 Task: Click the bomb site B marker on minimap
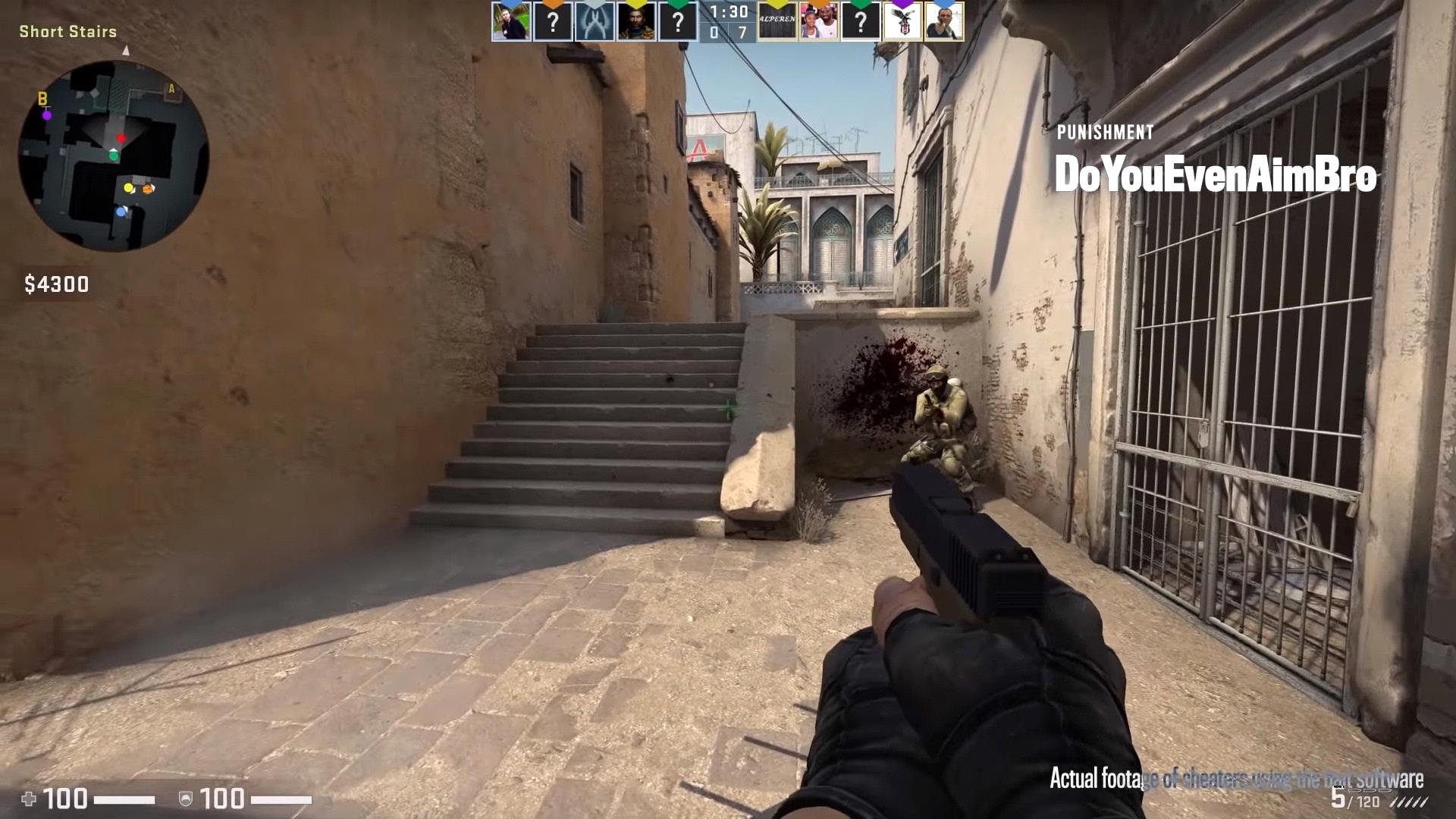click(x=42, y=99)
